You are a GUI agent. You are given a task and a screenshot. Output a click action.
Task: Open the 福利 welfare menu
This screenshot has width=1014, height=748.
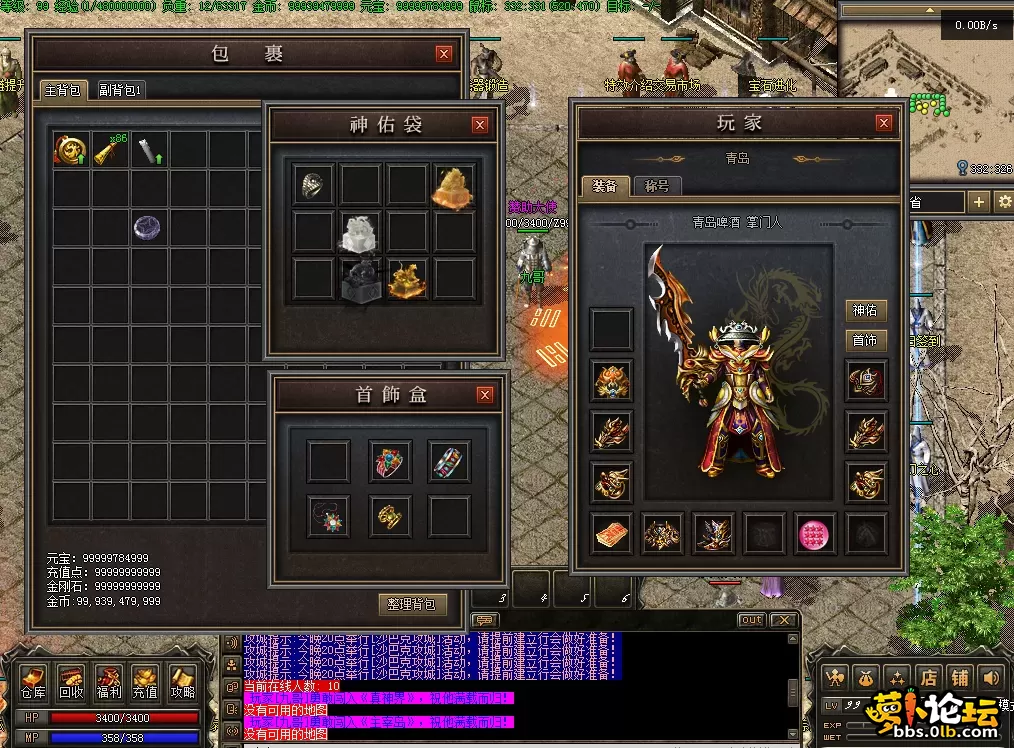[x=108, y=682]
